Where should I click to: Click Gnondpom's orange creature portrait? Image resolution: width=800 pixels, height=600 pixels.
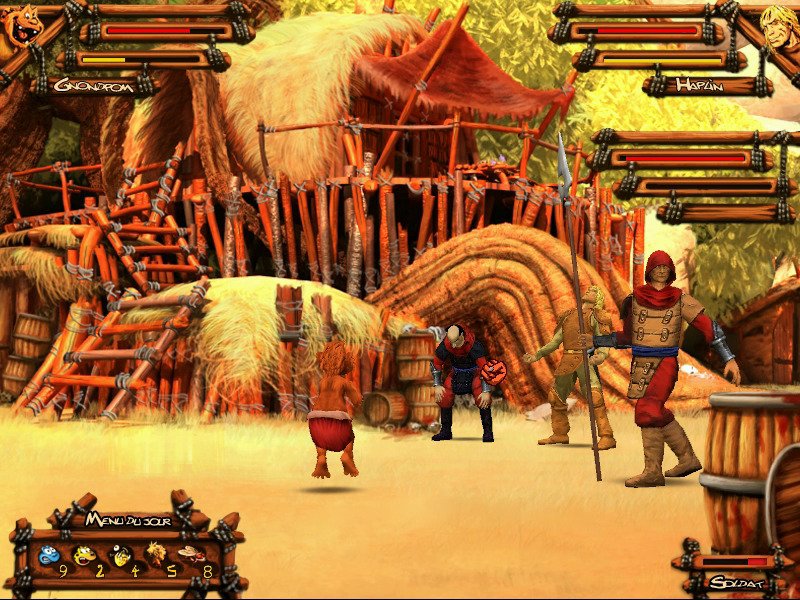(x=22, y=30)
